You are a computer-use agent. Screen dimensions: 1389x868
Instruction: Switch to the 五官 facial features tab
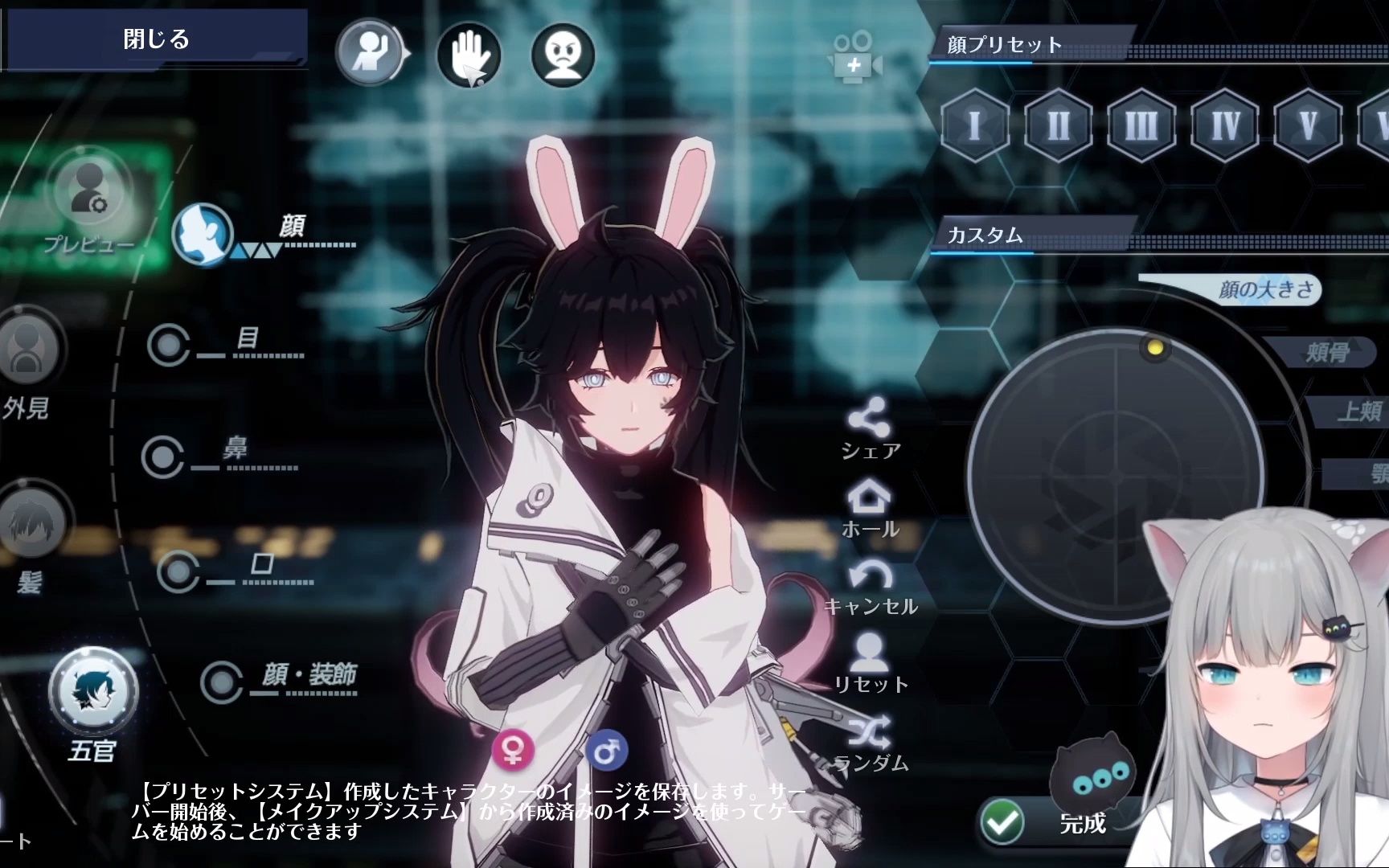tap(93, 692)
